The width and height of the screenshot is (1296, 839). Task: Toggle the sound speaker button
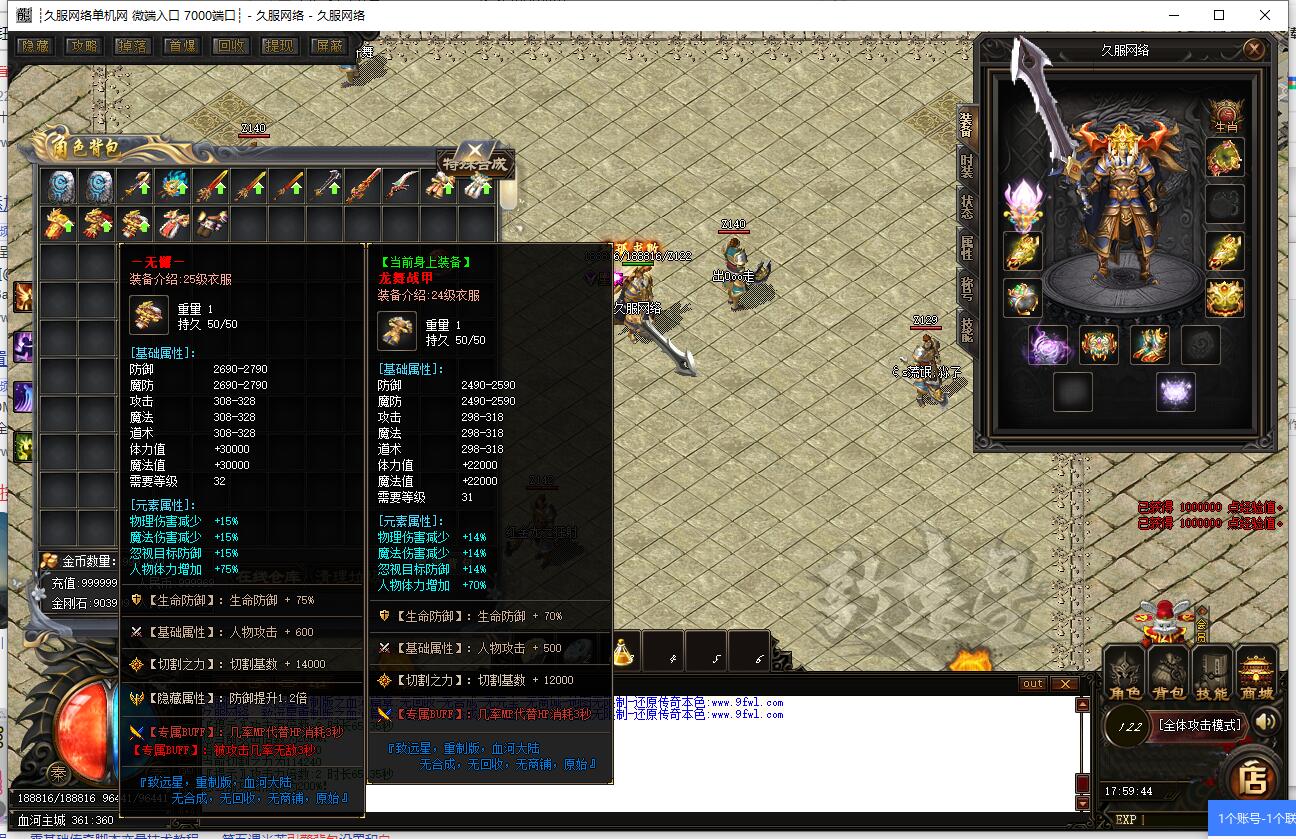pyautogui.click(x=1266, y=722)
